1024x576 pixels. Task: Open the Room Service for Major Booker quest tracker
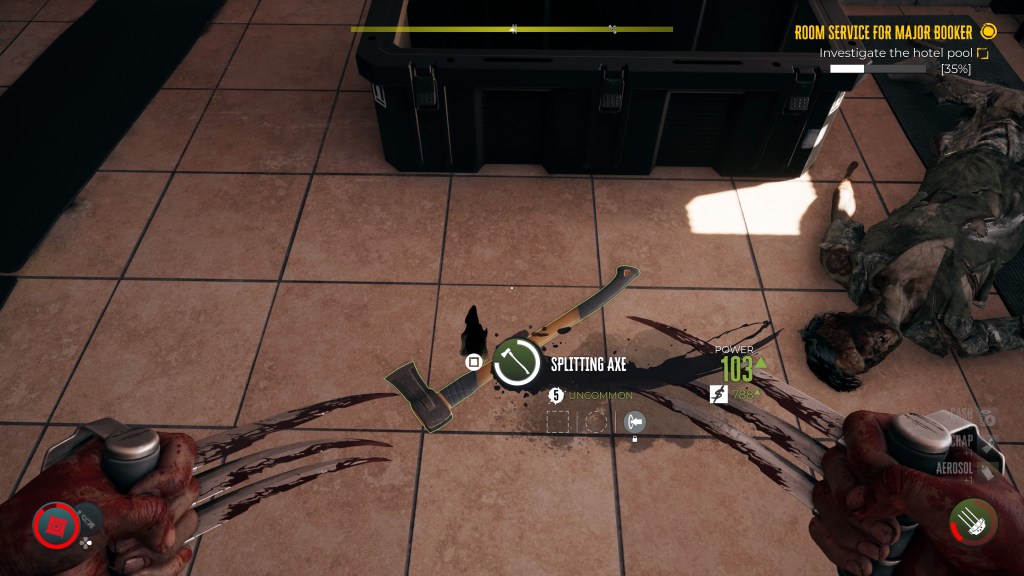884,32
